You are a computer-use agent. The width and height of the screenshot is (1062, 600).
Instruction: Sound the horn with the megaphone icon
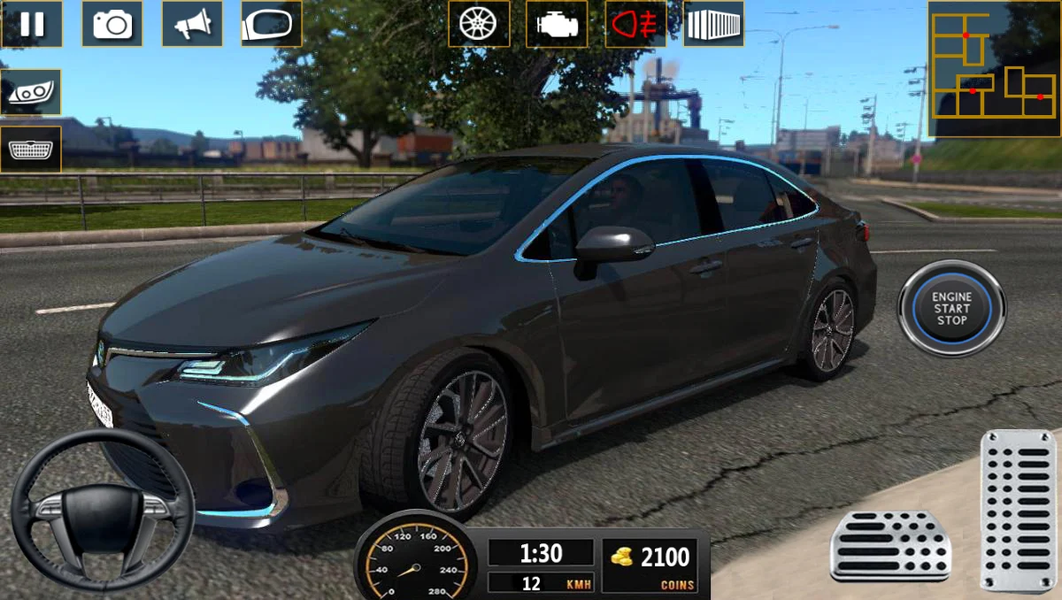[192, 24]
